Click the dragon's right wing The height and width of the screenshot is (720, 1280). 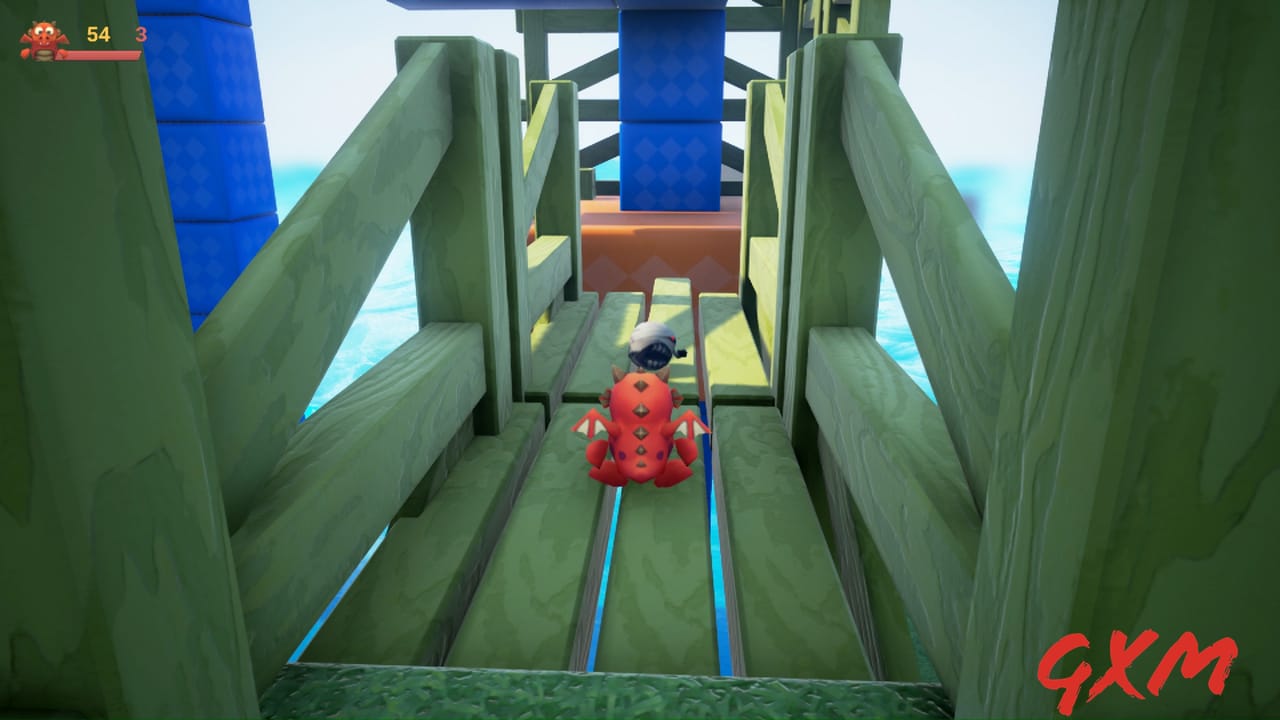[692, 425]
